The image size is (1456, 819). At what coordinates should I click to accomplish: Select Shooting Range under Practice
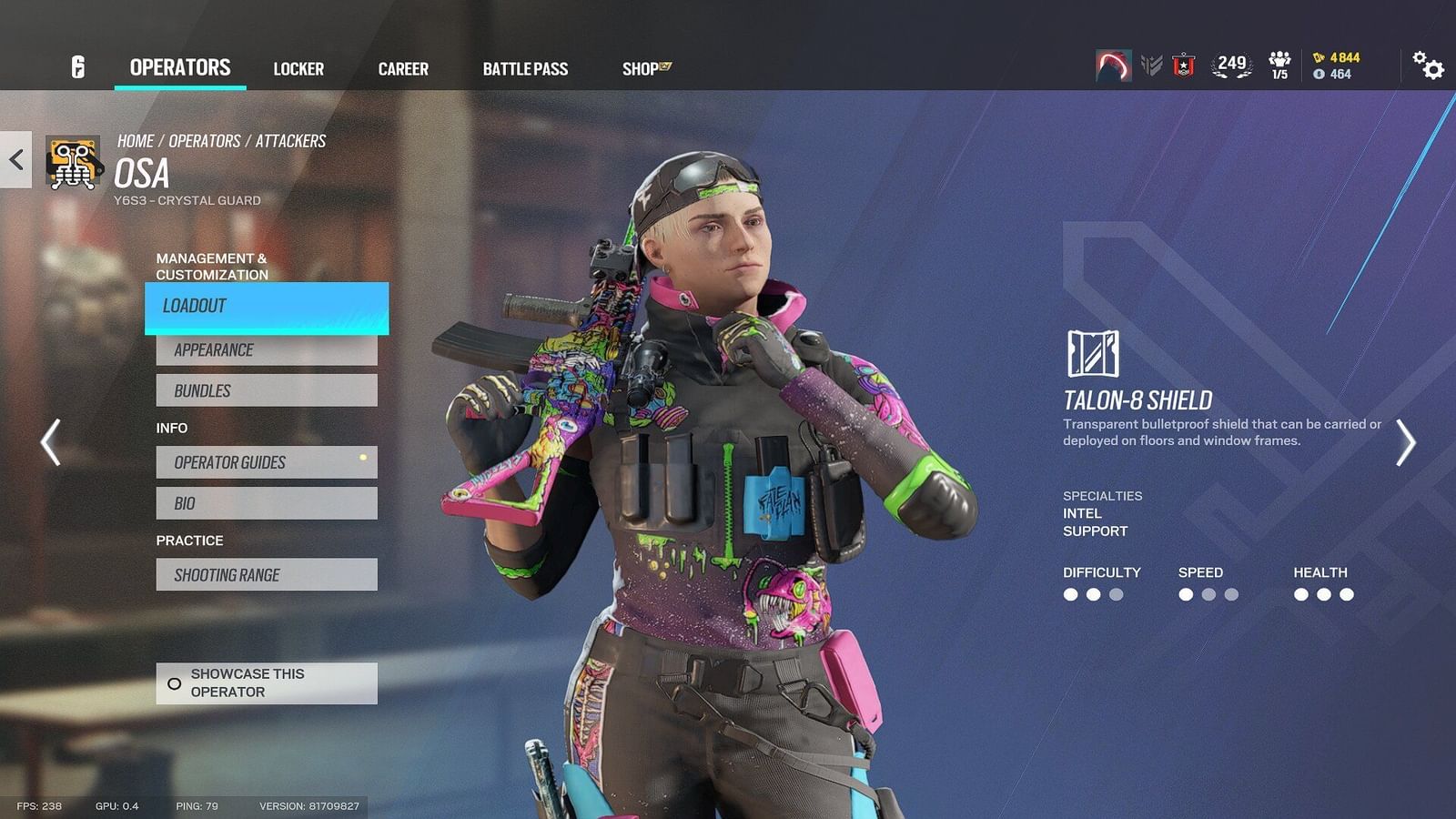click(267, 574)
